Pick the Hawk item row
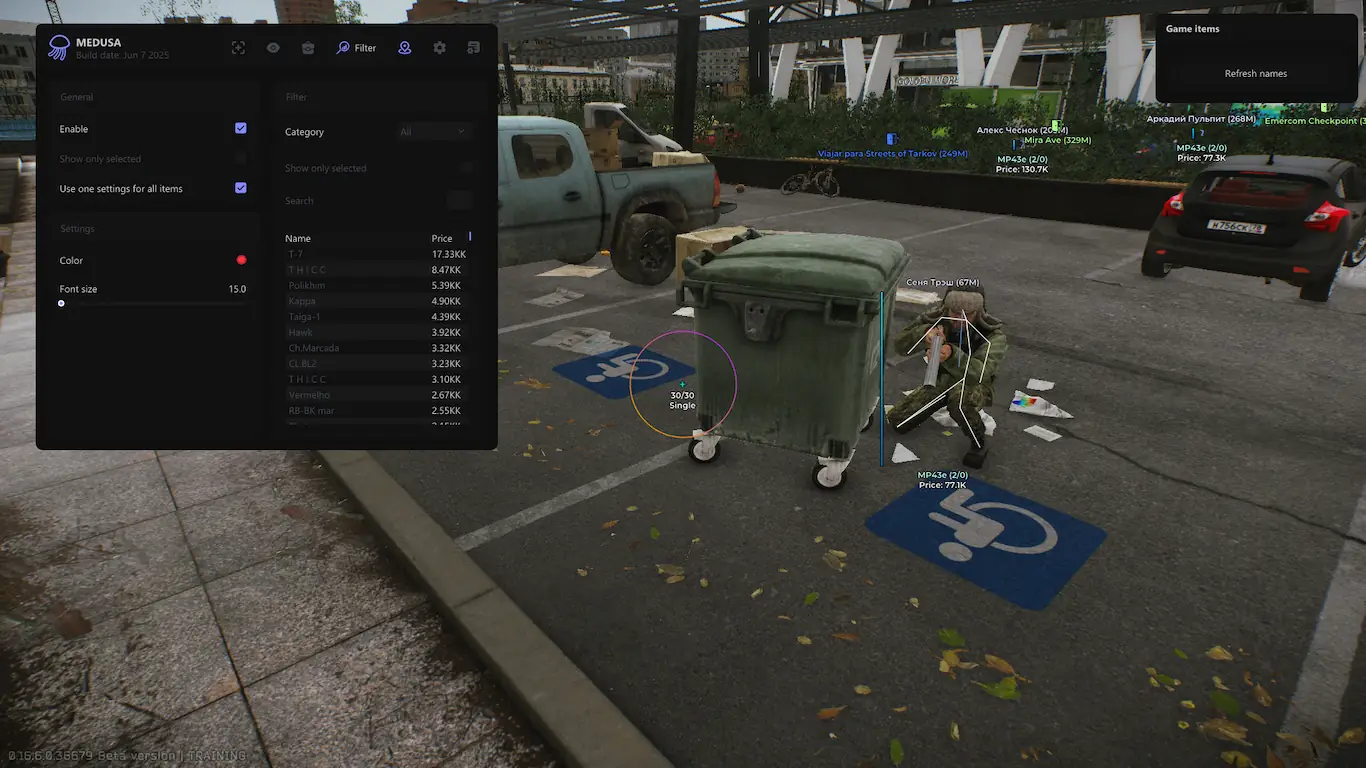Screen dimensions: 1366x768 point(376,332)
